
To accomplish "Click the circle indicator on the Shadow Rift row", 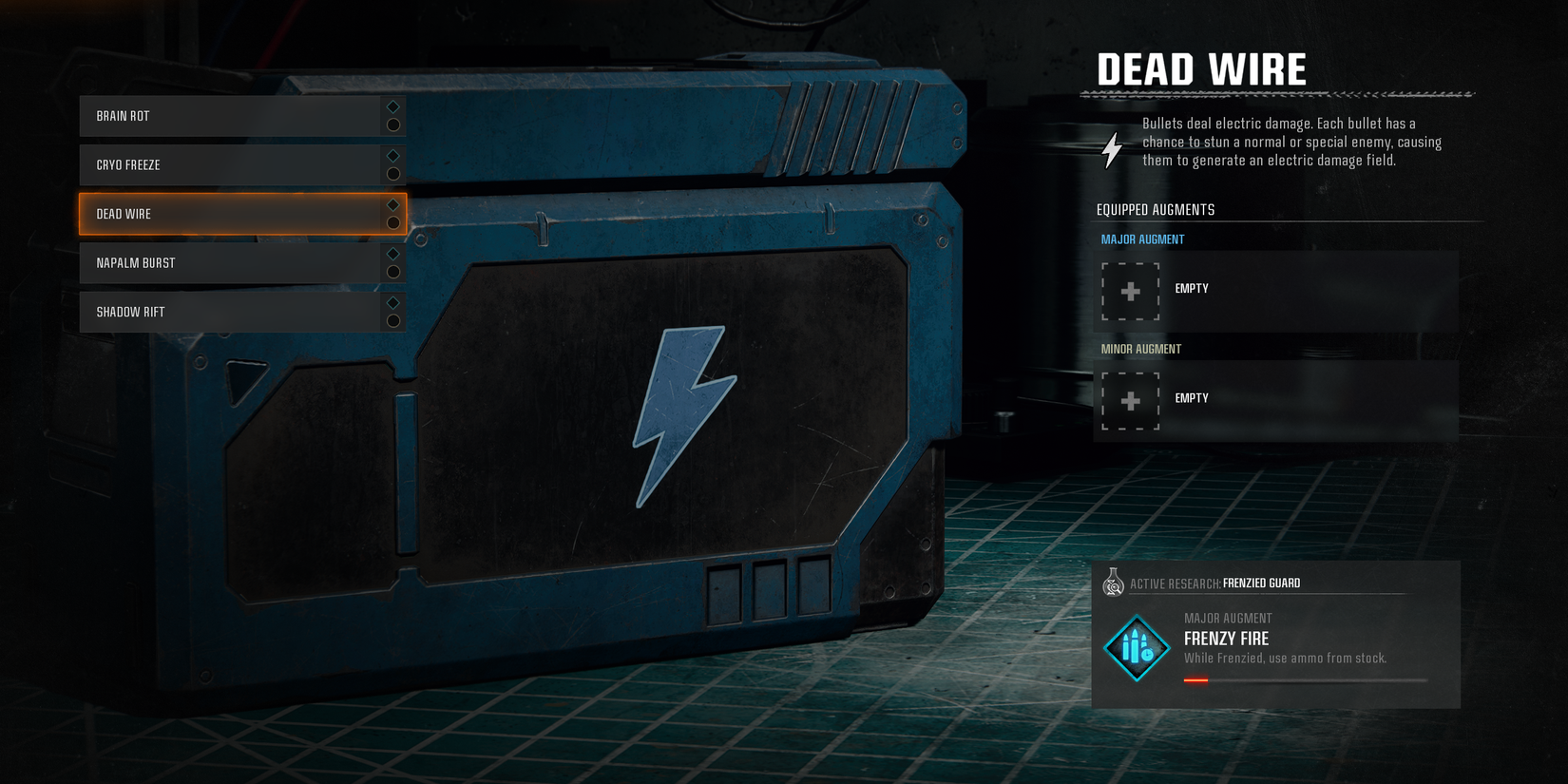I will [x=392, y=320].
